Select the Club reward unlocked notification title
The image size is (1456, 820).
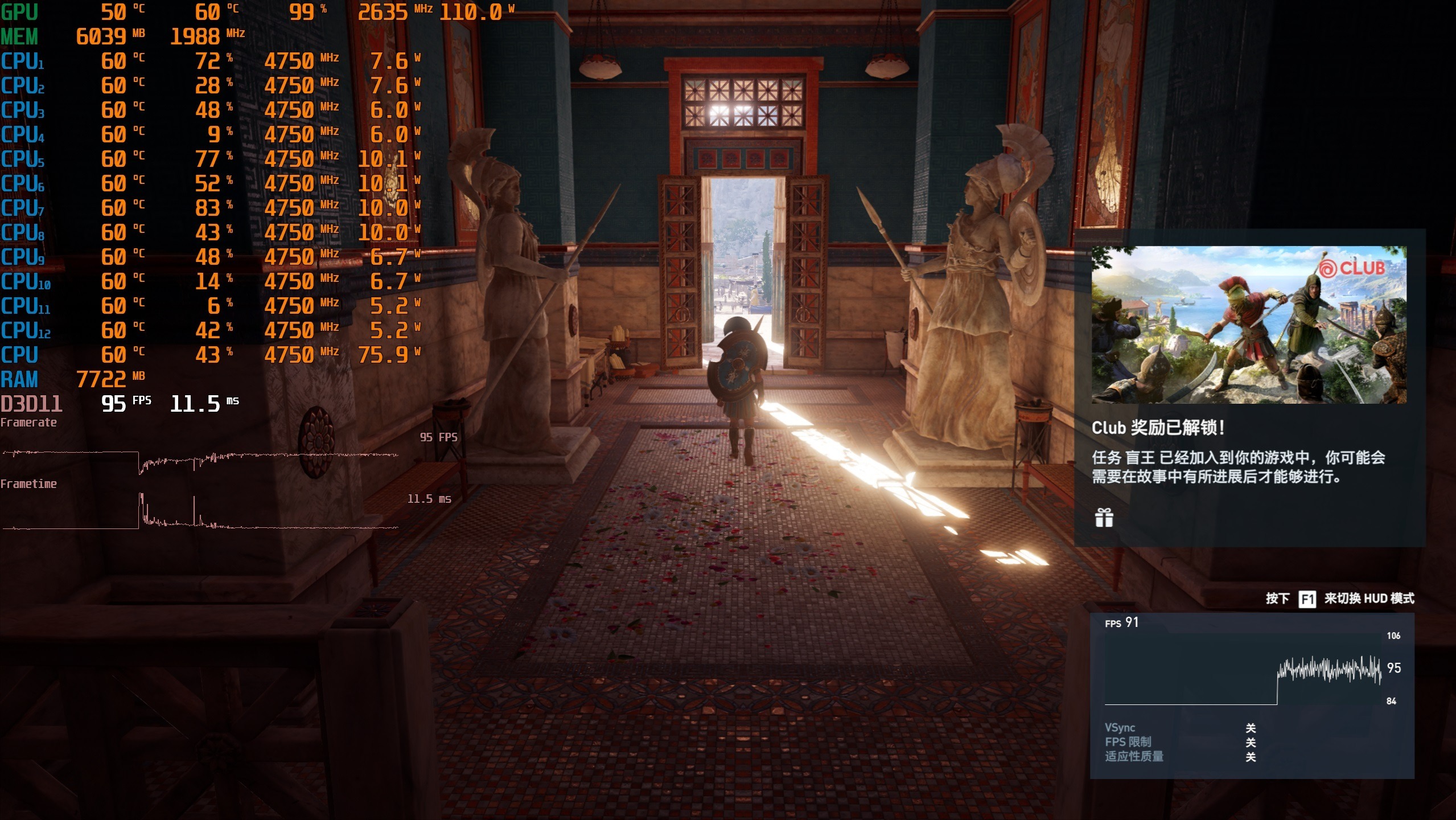point(1158,428)
